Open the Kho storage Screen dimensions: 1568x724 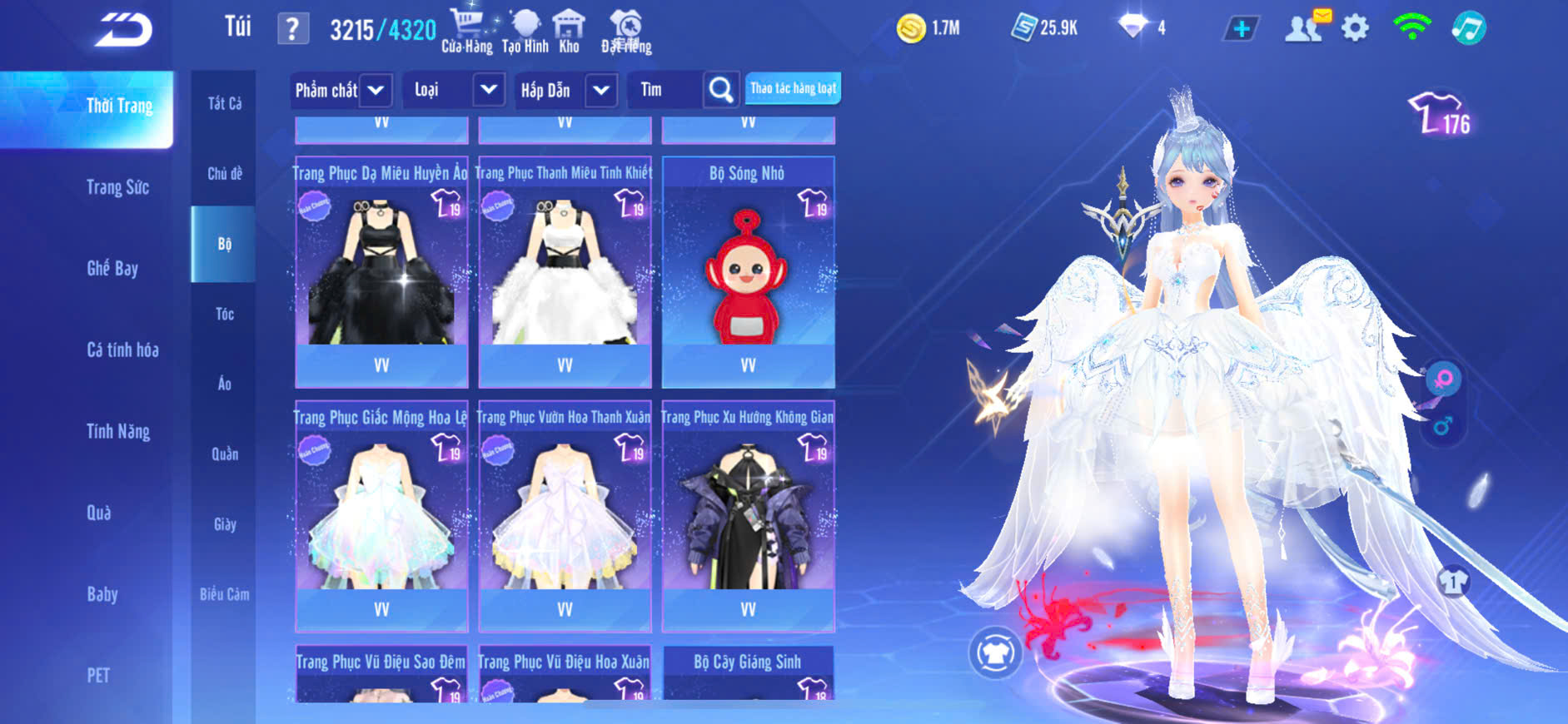click(x=570, y=31)
